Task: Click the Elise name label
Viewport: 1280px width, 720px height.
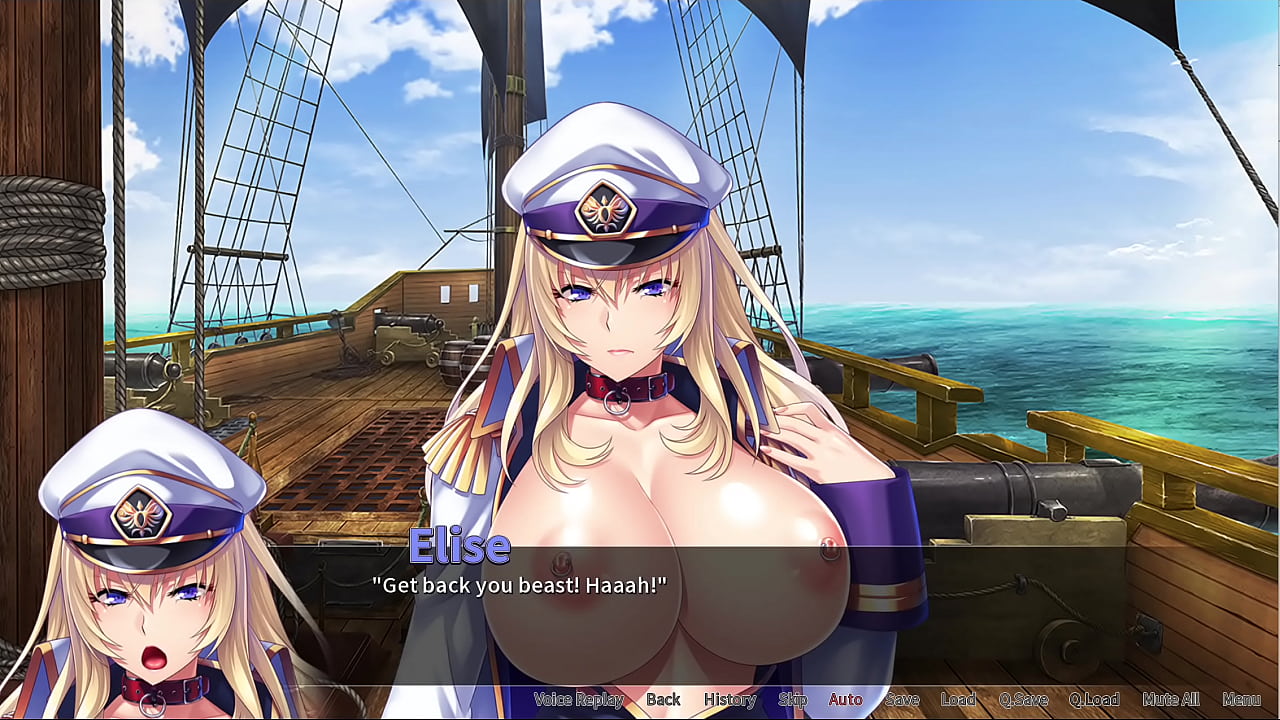Action: [461, 547]
